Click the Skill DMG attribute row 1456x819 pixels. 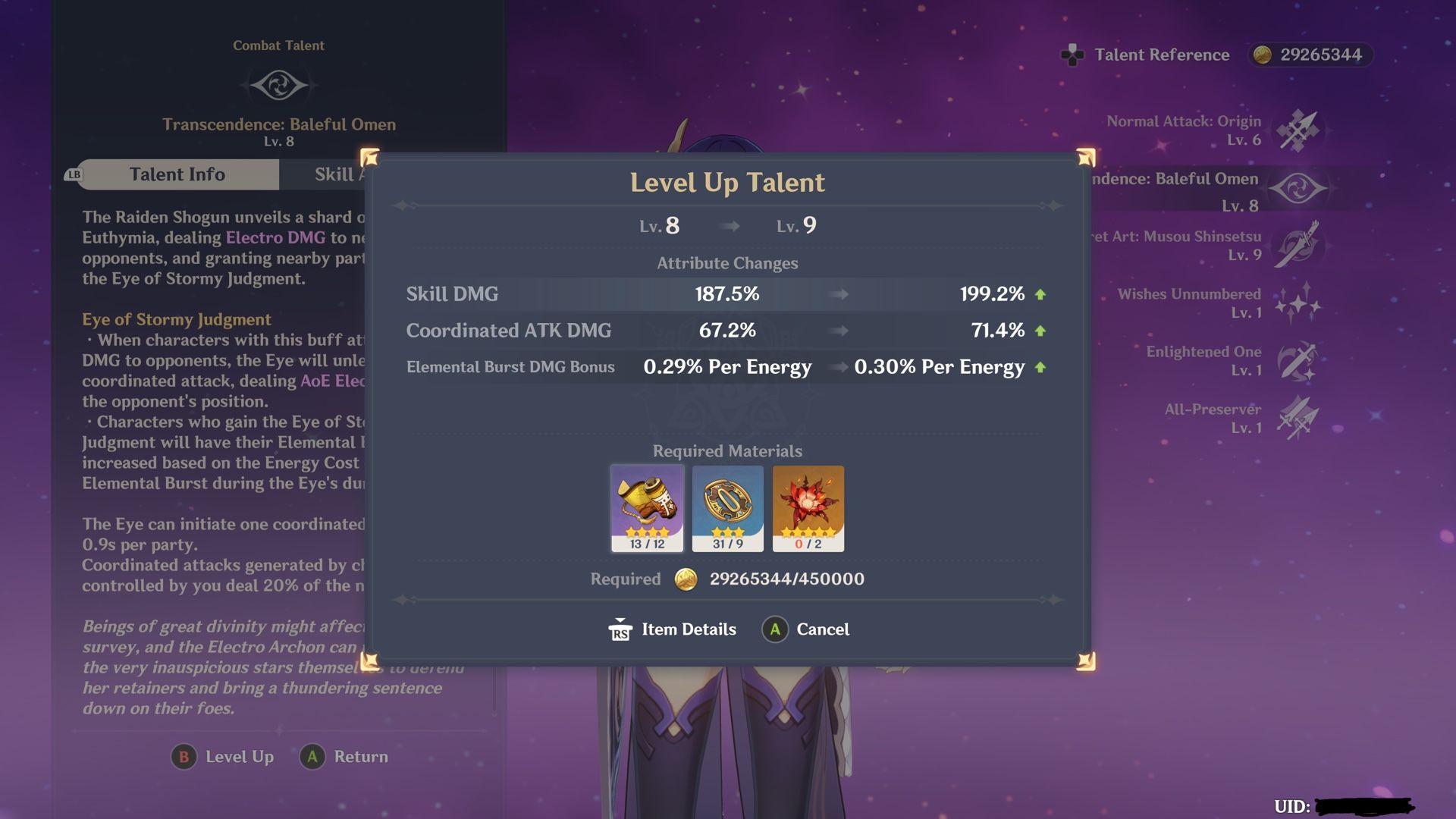728,294
